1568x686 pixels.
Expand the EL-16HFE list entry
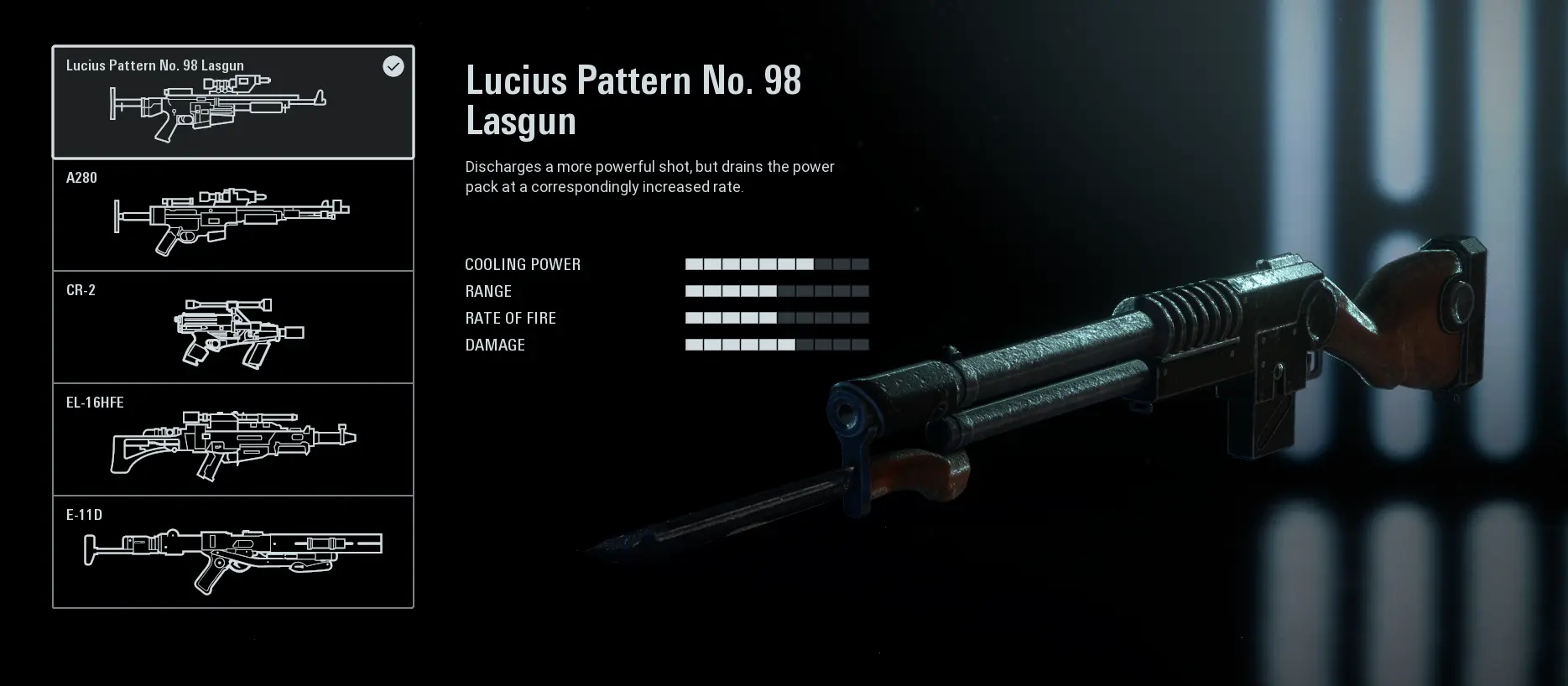[233, 439]
